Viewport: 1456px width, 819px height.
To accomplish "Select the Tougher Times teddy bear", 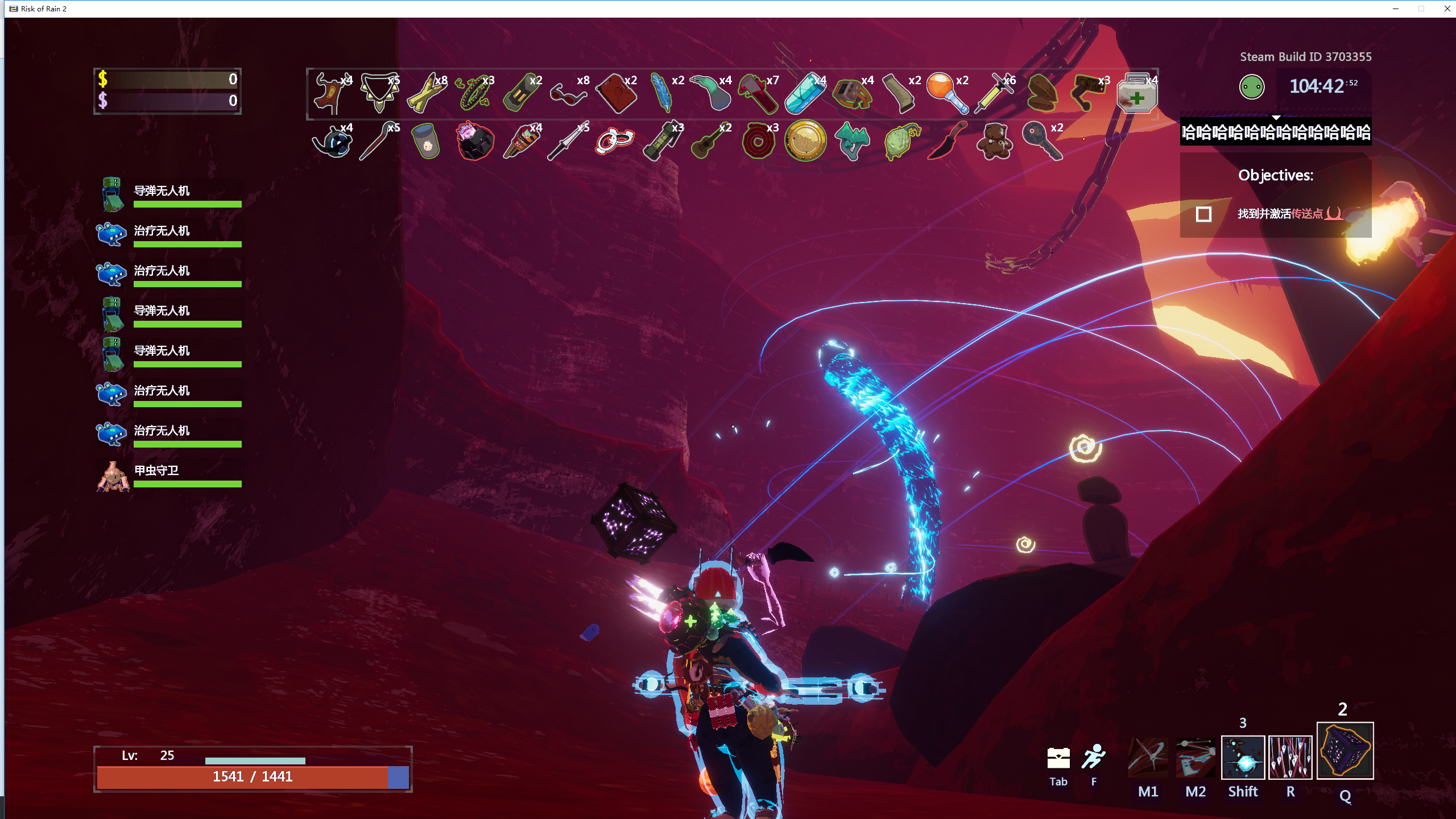I will [994, 141].
